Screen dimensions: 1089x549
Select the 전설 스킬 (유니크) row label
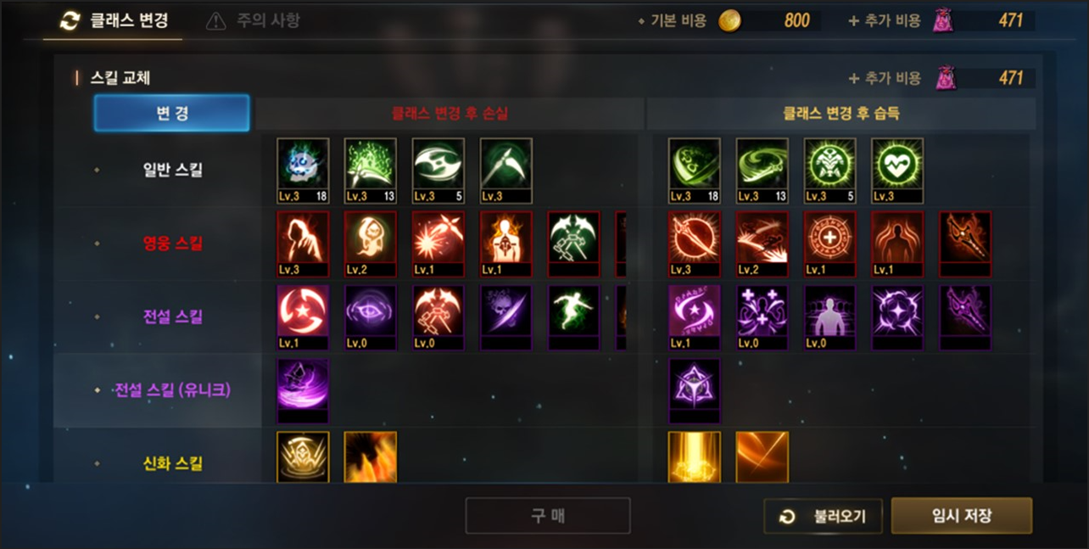[172, 390]
